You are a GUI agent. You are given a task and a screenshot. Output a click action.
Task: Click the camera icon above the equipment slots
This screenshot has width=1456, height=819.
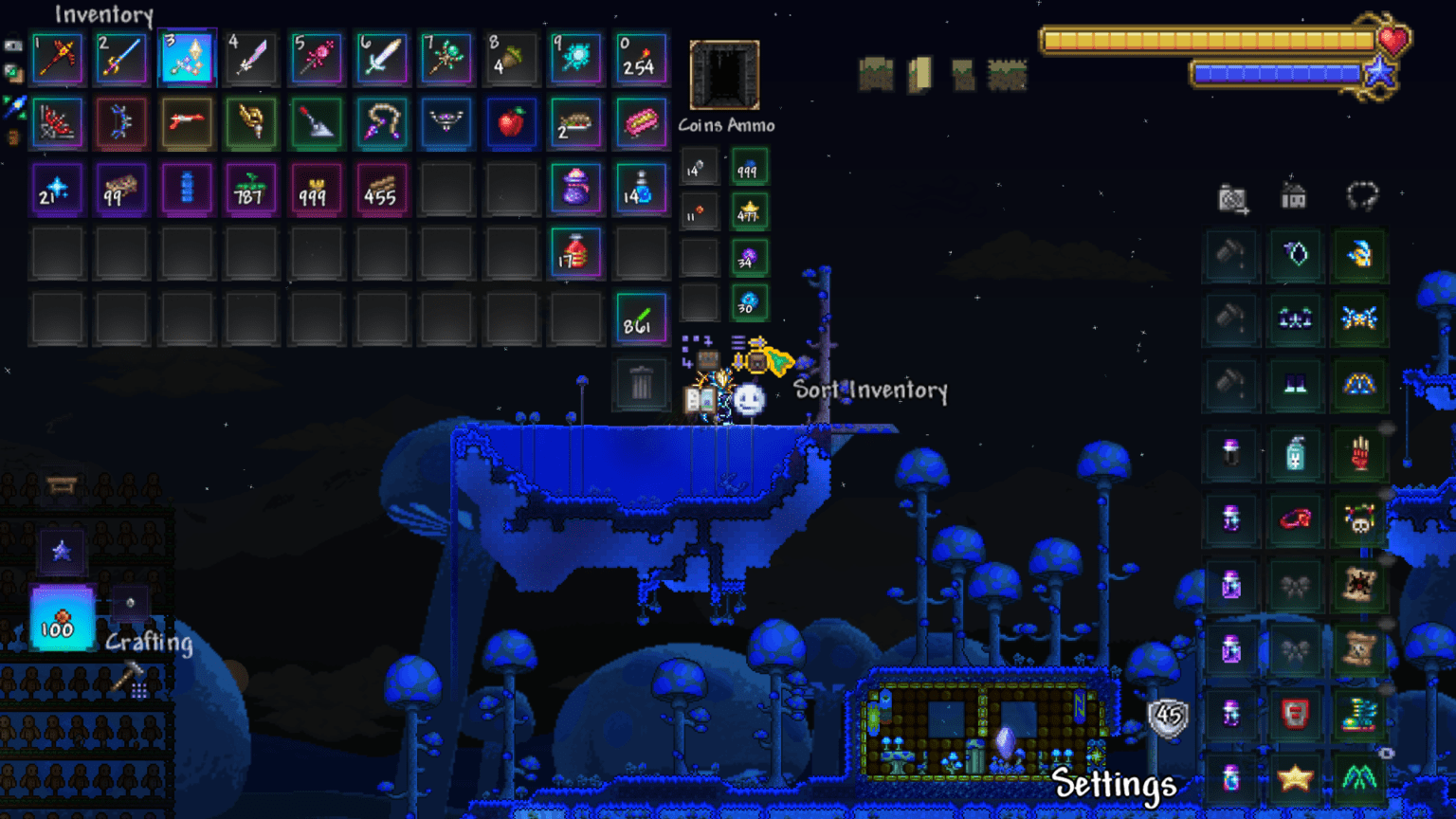tap(1231, 196)
